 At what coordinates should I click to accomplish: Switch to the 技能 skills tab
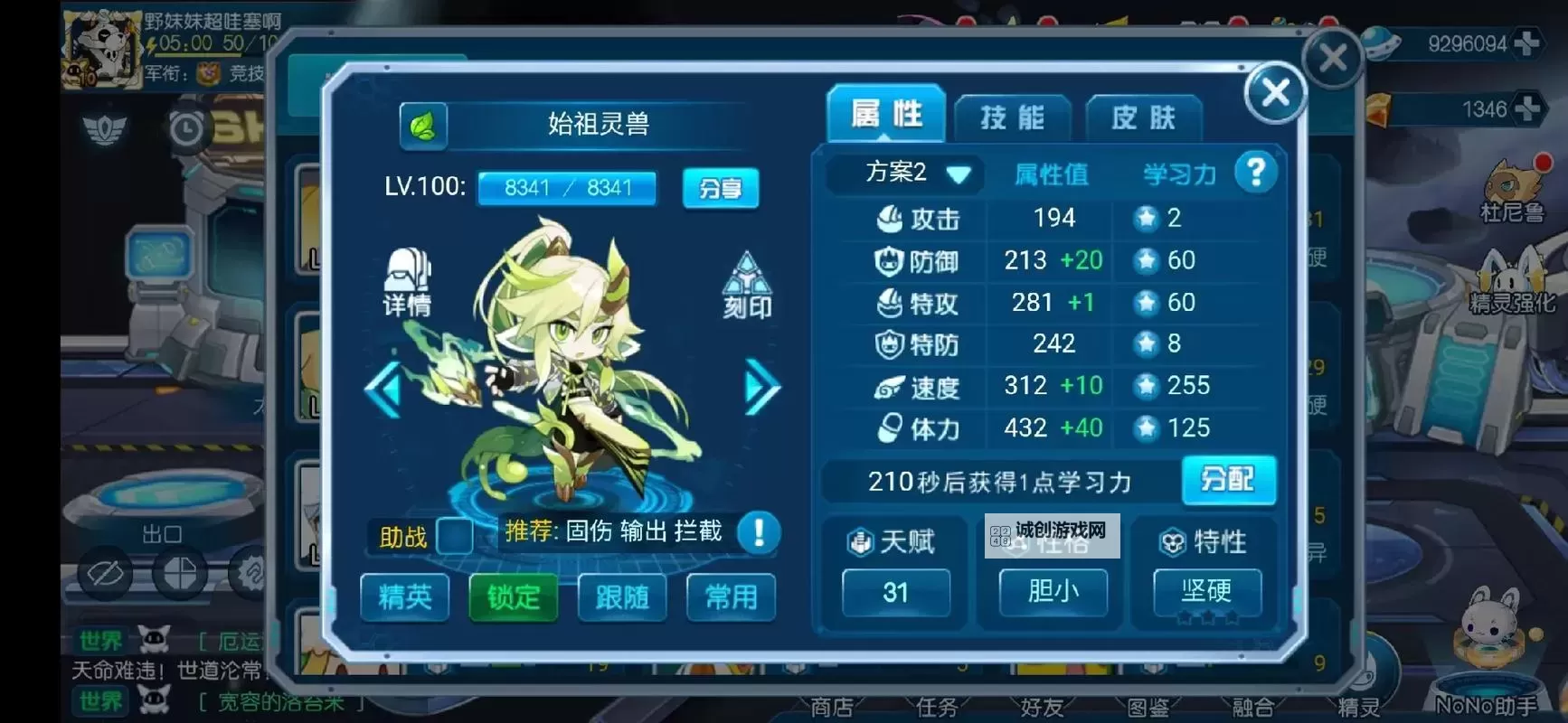[x=1012, y=116]
